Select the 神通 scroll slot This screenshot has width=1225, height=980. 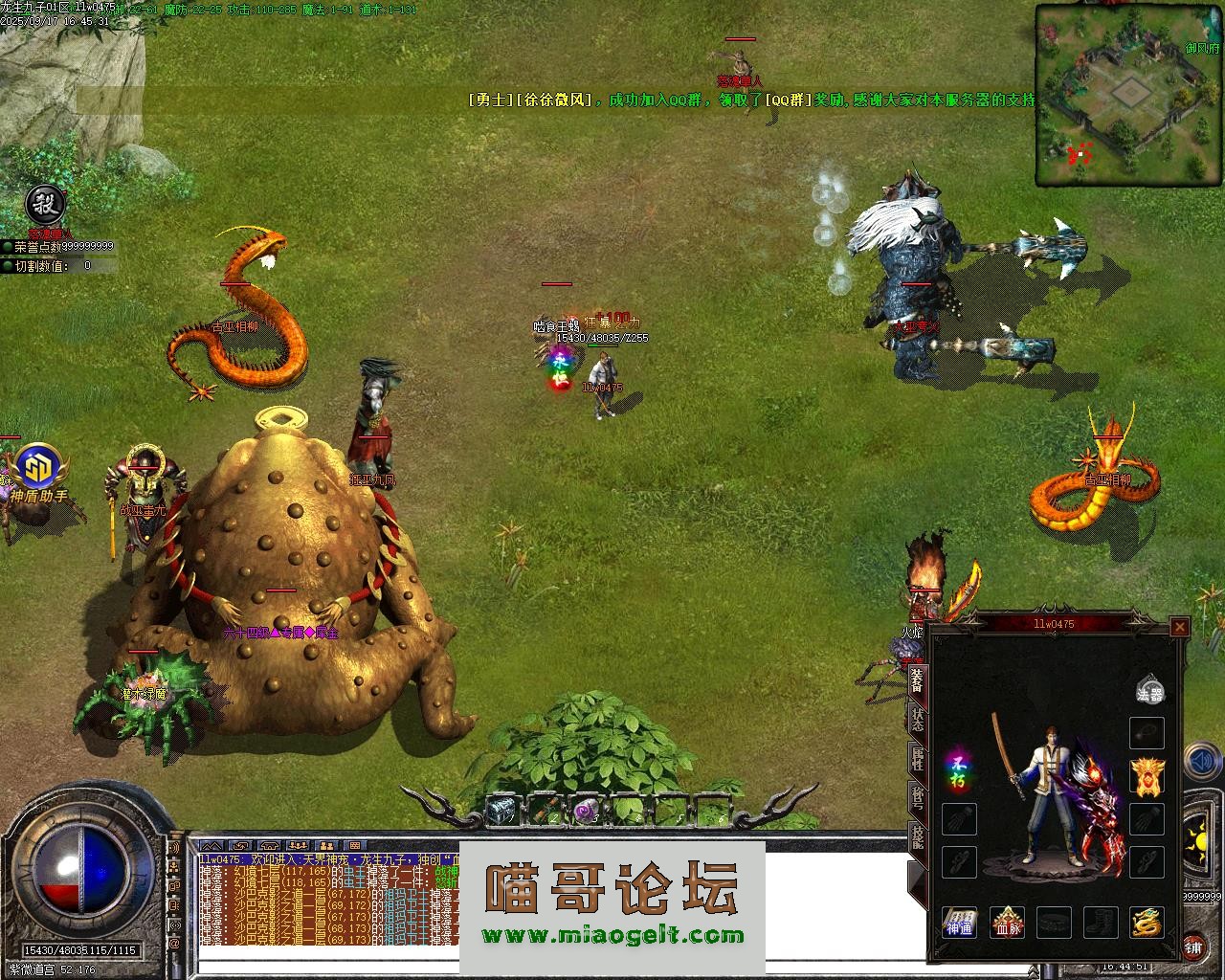point(959,924)
